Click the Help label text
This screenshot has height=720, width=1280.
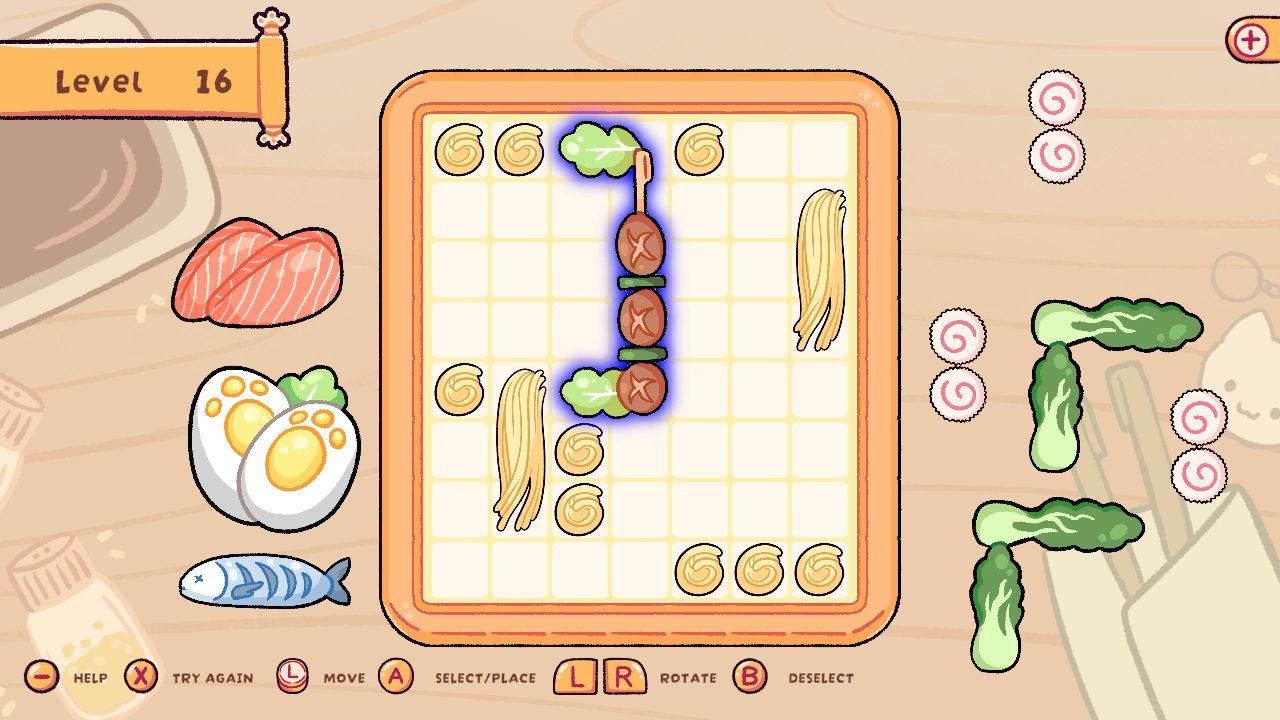click(91, 677)
